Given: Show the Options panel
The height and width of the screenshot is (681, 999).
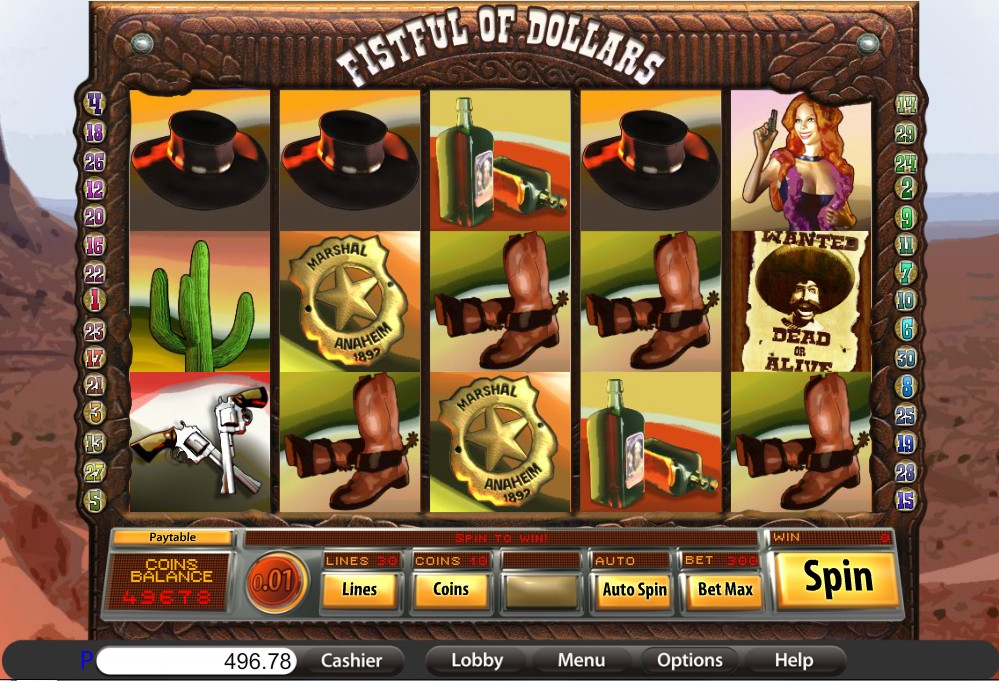Looking at the screenshot, I should coord(690,660).
